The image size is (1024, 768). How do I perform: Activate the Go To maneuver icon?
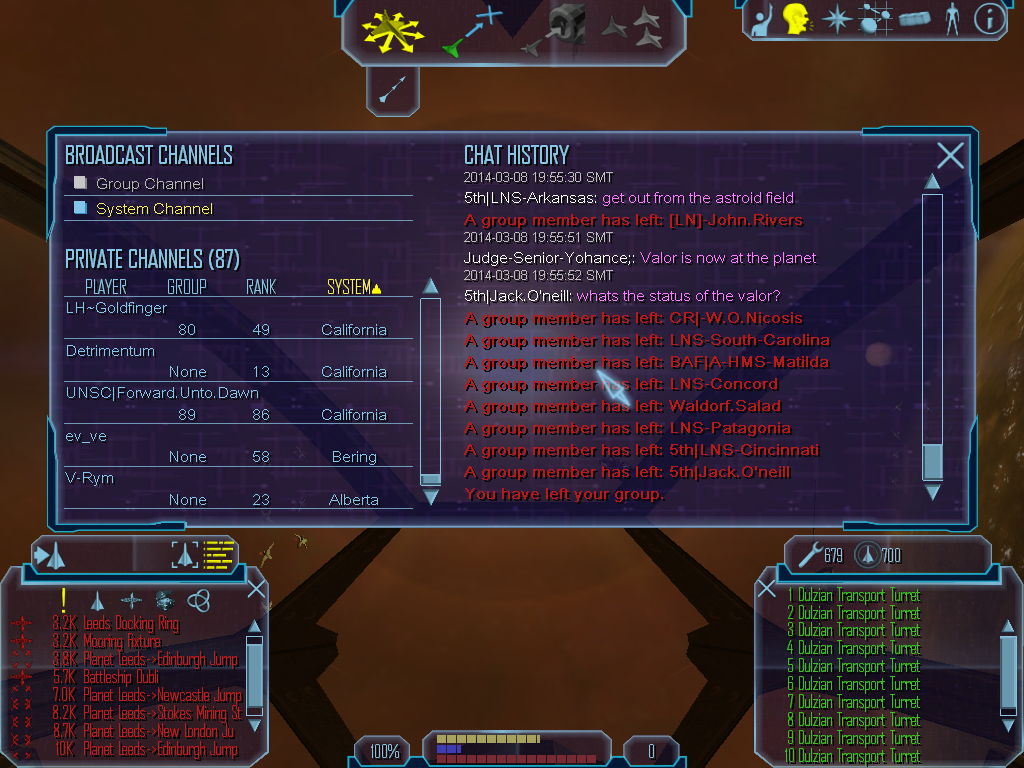click(473, 30)
